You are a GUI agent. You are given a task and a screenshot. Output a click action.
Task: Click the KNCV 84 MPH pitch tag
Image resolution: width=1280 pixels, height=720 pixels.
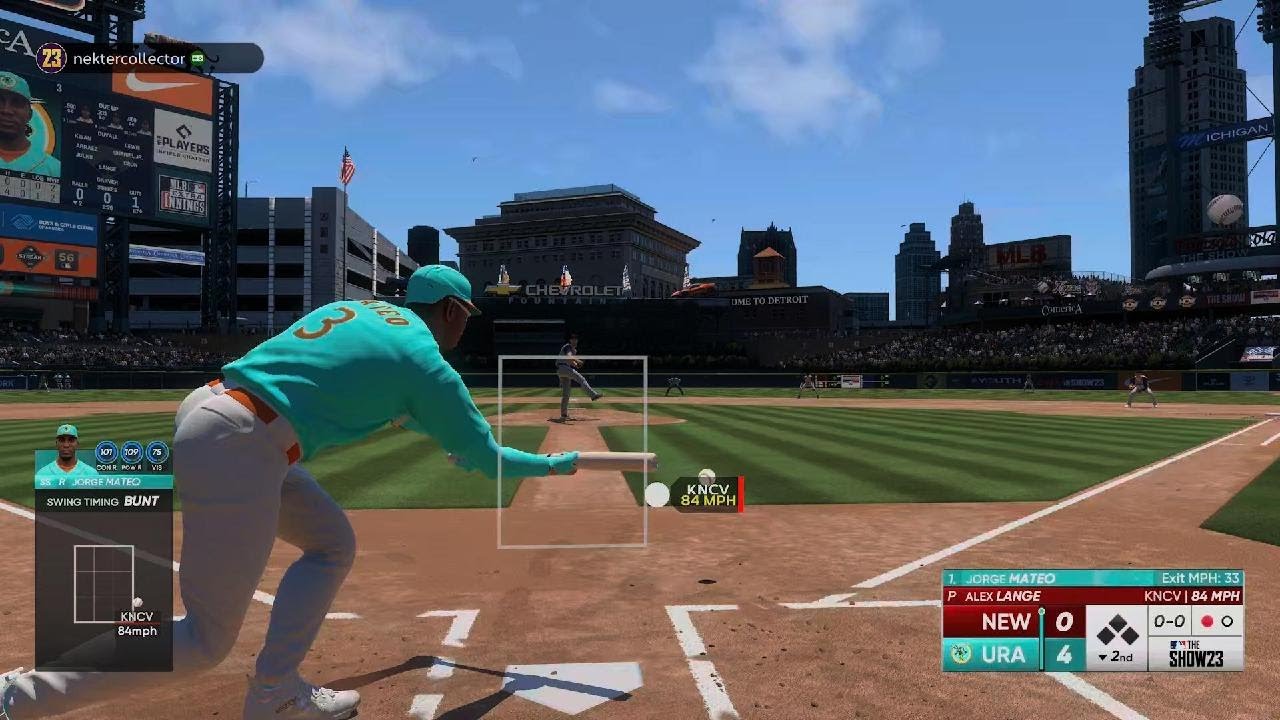[x=709, y=494]
